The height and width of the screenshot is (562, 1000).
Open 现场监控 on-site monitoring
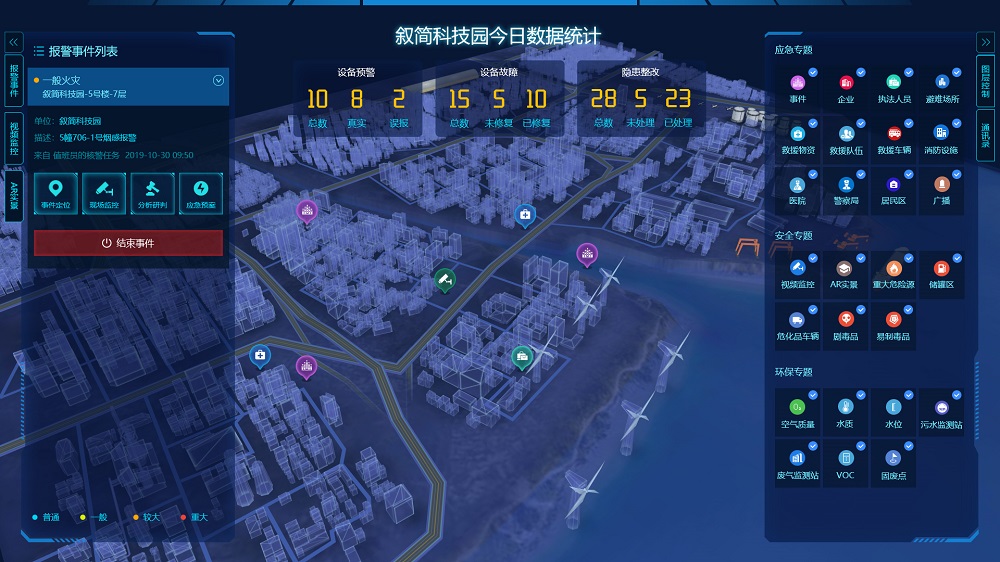click(x=105, y=191)
